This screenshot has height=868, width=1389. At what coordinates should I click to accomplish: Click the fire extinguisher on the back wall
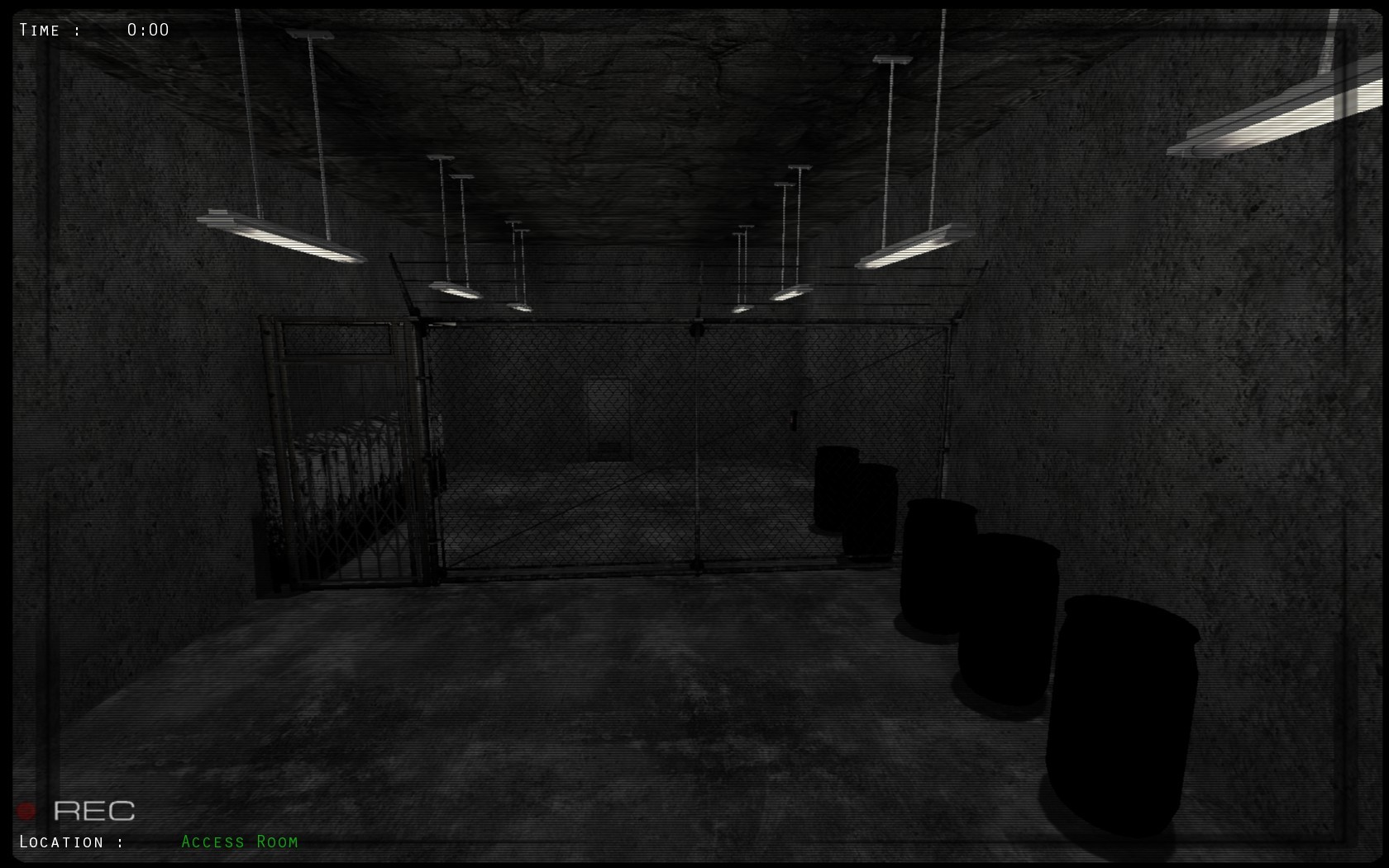795,422
